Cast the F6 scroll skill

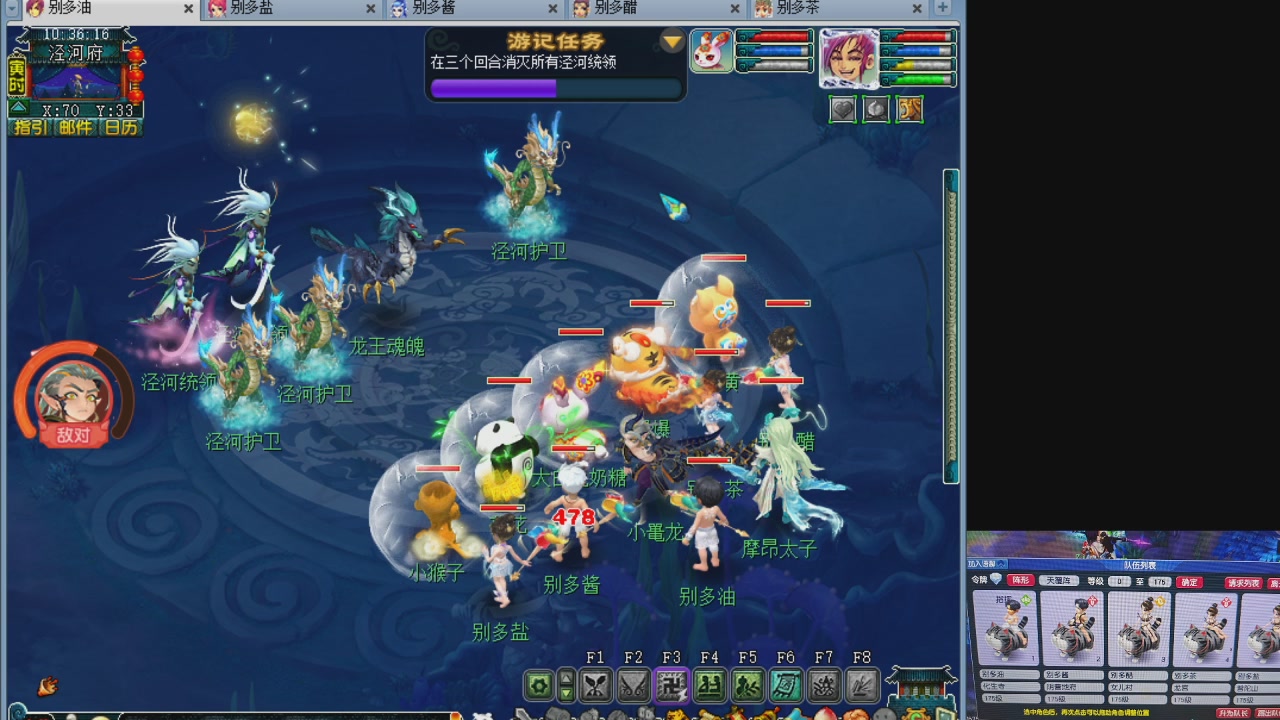pos(786,685)
